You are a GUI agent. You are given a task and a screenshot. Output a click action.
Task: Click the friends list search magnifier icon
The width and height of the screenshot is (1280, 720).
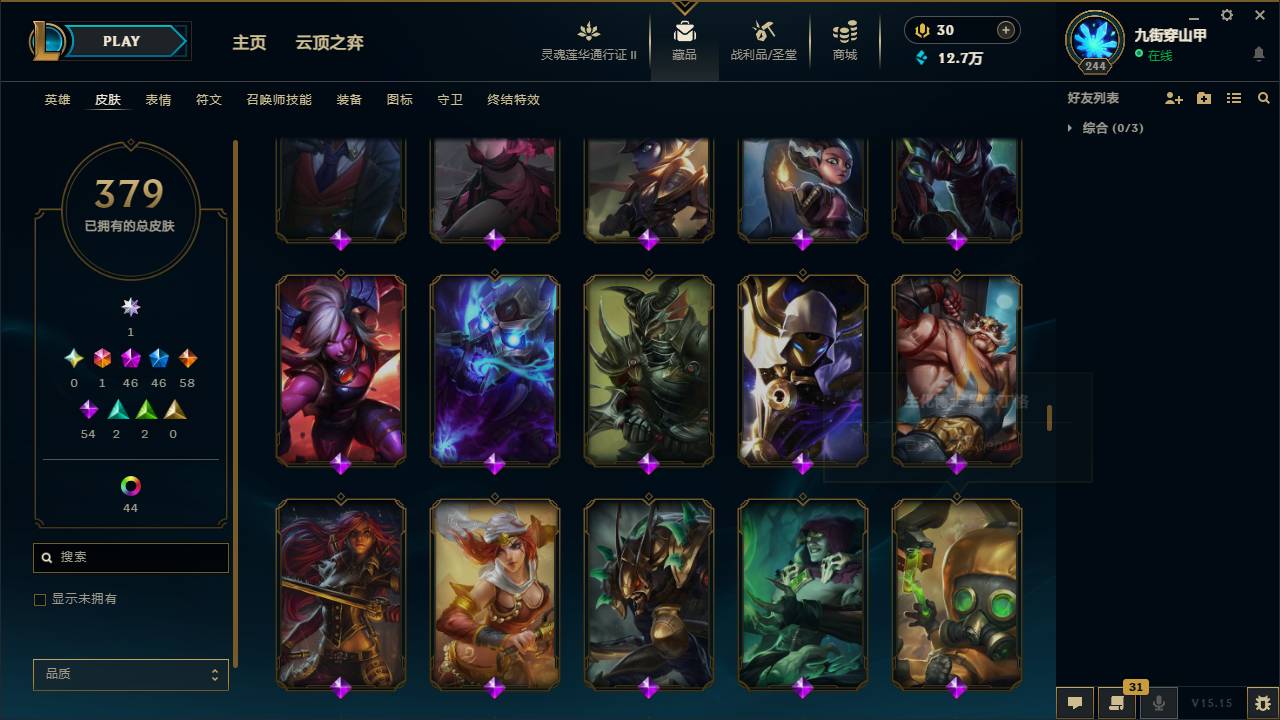point(1264,97)
